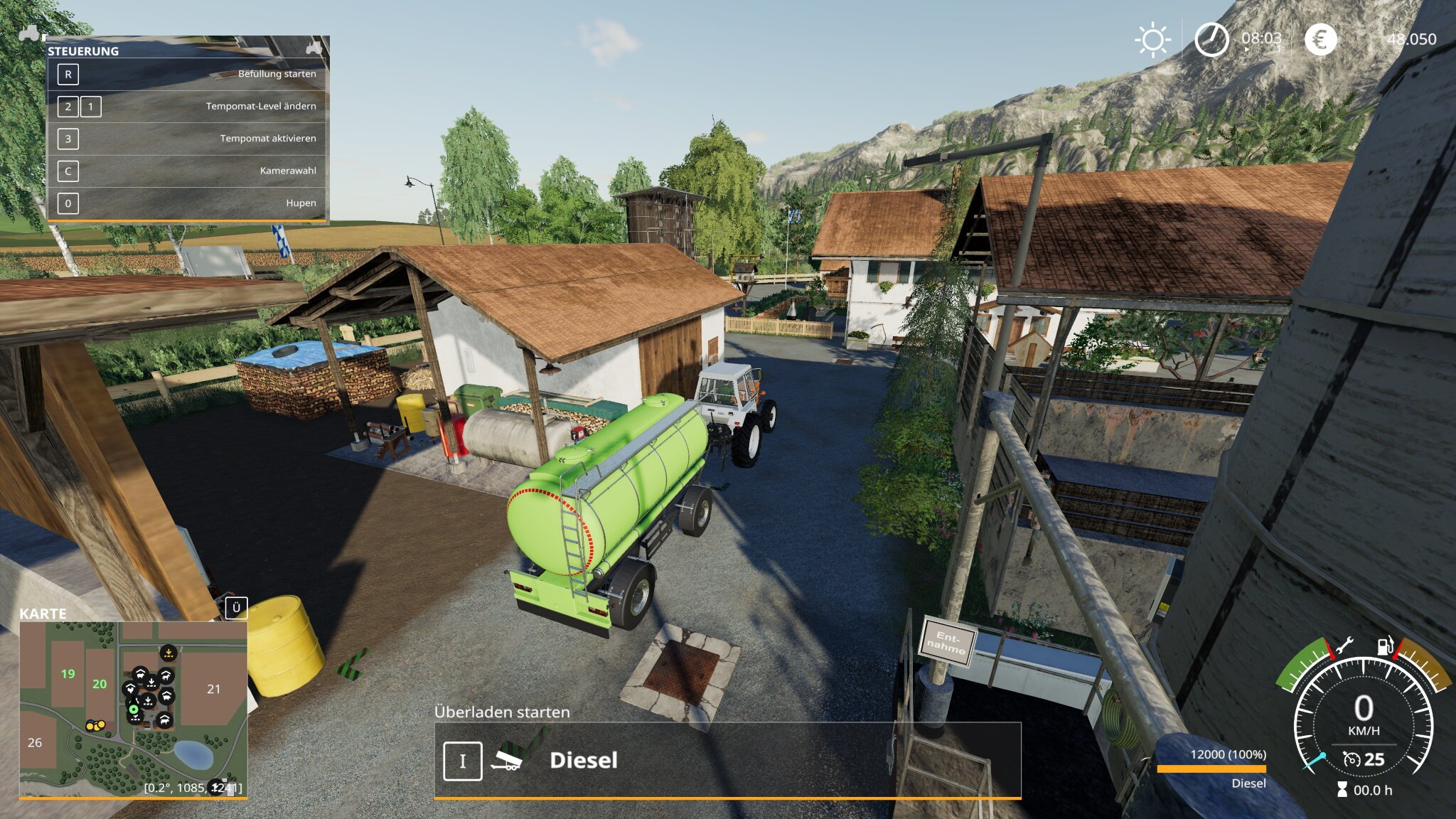Click the sun weather icon
The height and width of the screenshot is (819, 1456).
pos(1152,40)
